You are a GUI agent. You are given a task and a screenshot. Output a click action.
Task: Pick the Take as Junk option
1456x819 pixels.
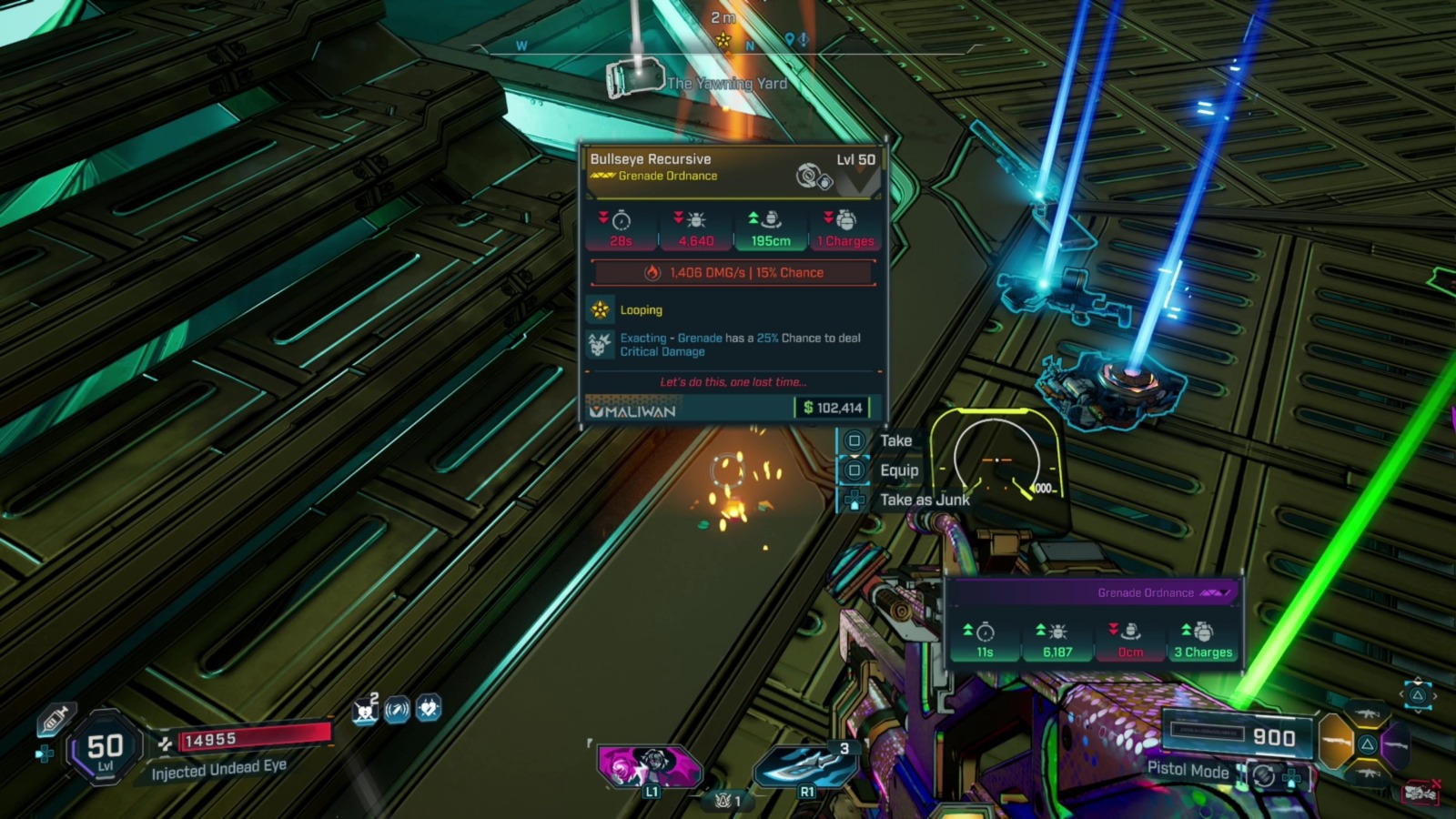tap(924, 500)
